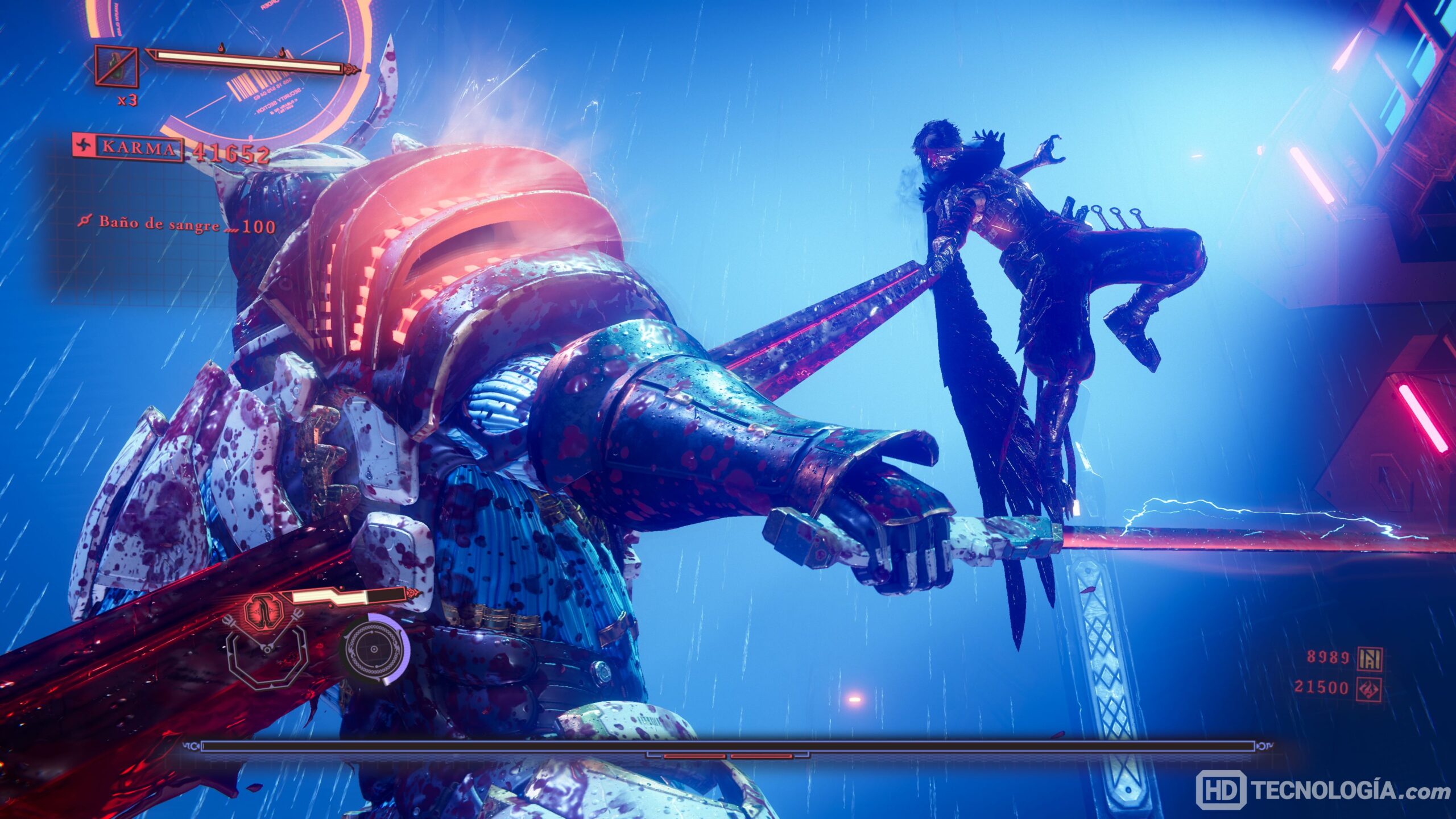Select the crossed-out healing item slot
The height and width of the screenshot is (819, 1456).
(116, 66)
